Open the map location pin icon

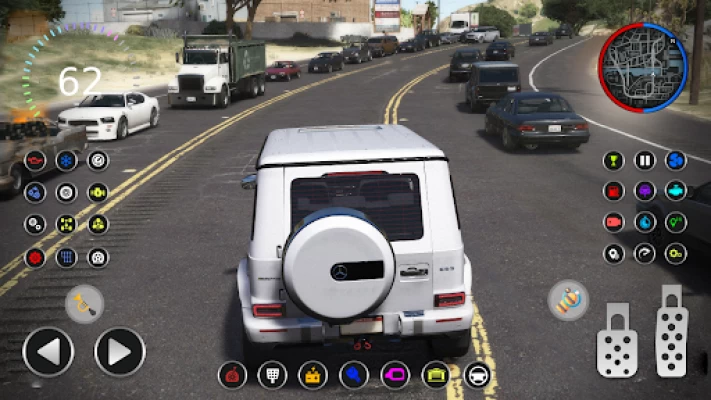tap(613, 253)
